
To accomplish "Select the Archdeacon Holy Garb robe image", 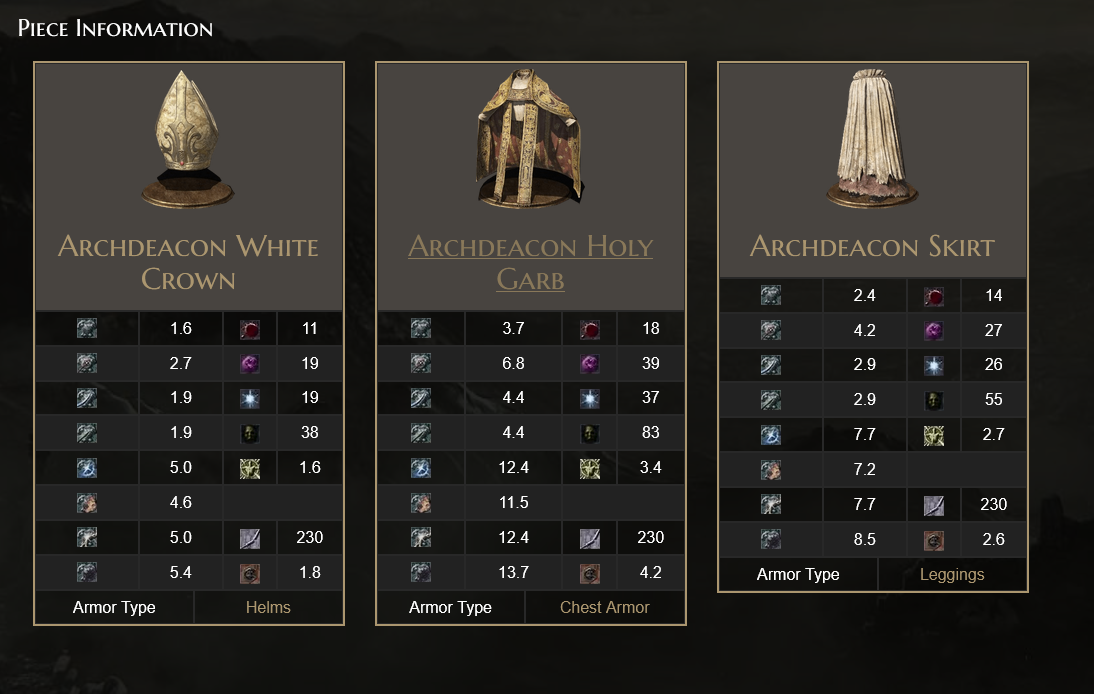I will click(x=530, y=139).
